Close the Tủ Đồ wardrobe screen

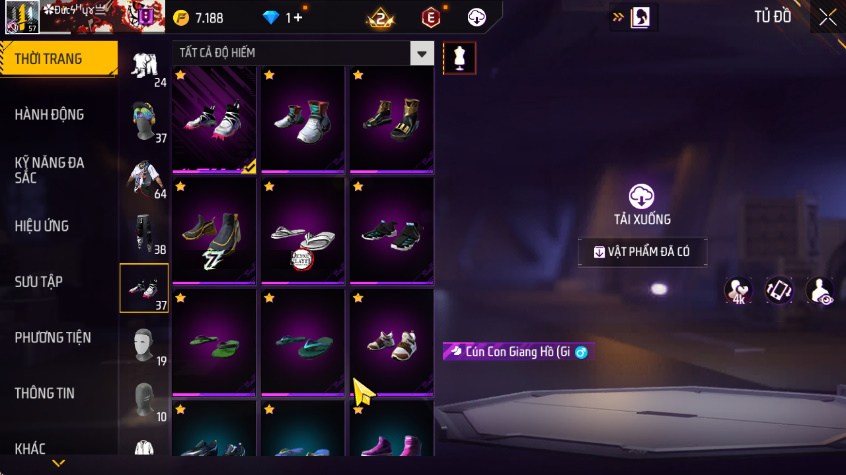828,17
